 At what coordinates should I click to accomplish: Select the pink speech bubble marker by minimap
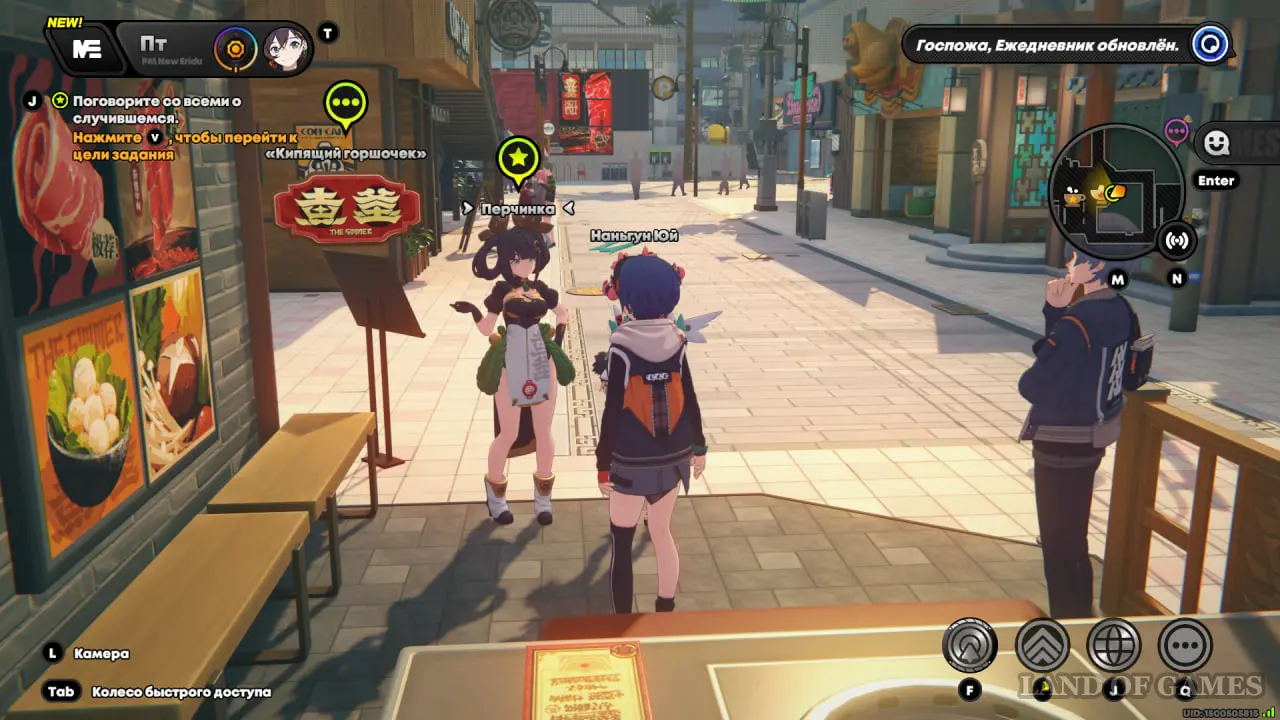point(1177,130)
